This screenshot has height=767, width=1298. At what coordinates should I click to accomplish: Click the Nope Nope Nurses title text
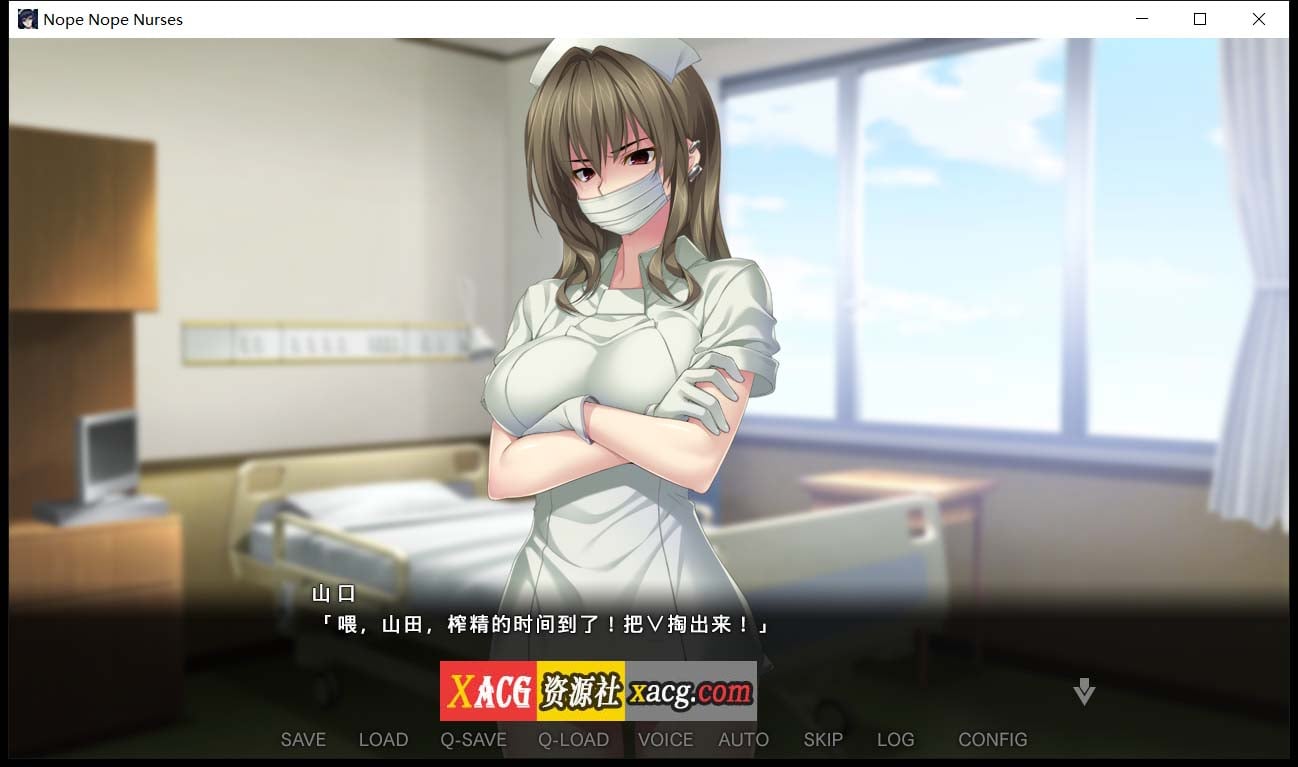pyautogui.click(x=113, y=18)
